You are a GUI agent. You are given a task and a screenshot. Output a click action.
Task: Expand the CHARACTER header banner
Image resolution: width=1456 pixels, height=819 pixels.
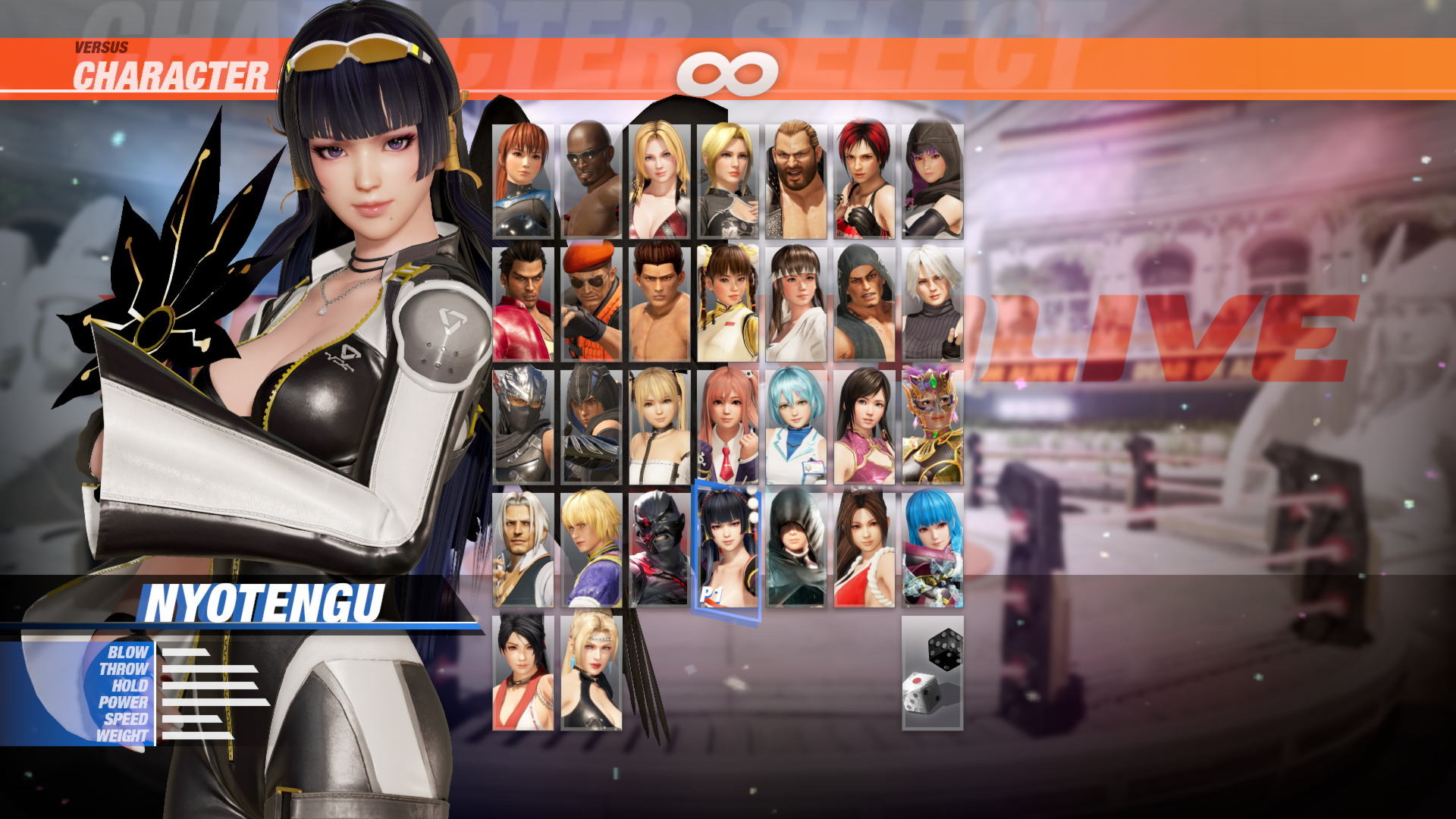(171, 74)
